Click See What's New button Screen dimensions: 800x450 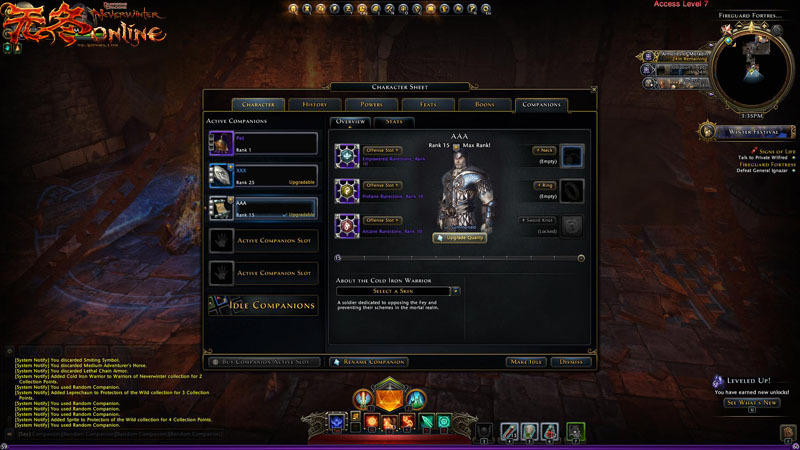coord(750,403)
